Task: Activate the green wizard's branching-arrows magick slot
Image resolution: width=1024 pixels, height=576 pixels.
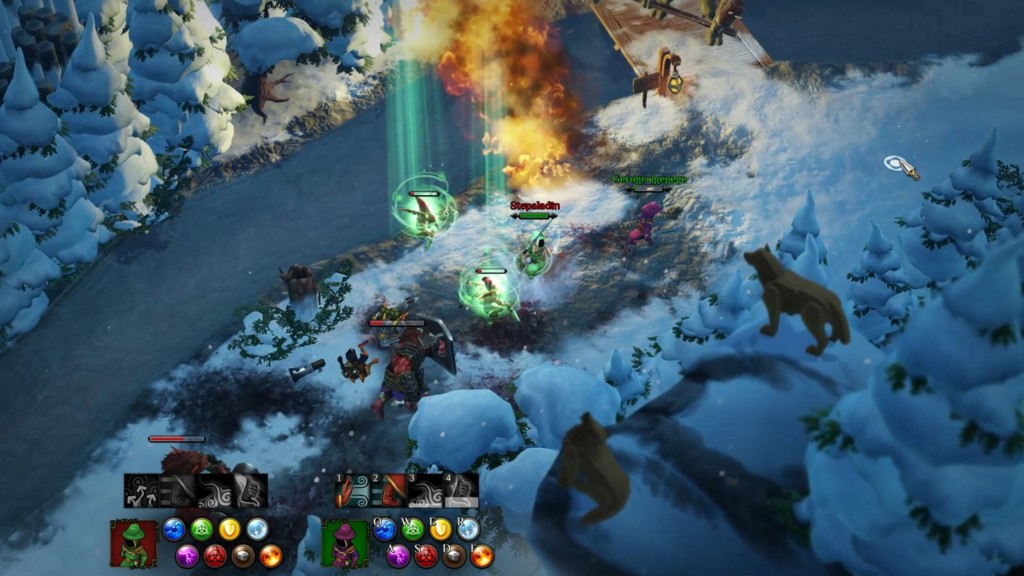Action: click(x=141, y=491)
